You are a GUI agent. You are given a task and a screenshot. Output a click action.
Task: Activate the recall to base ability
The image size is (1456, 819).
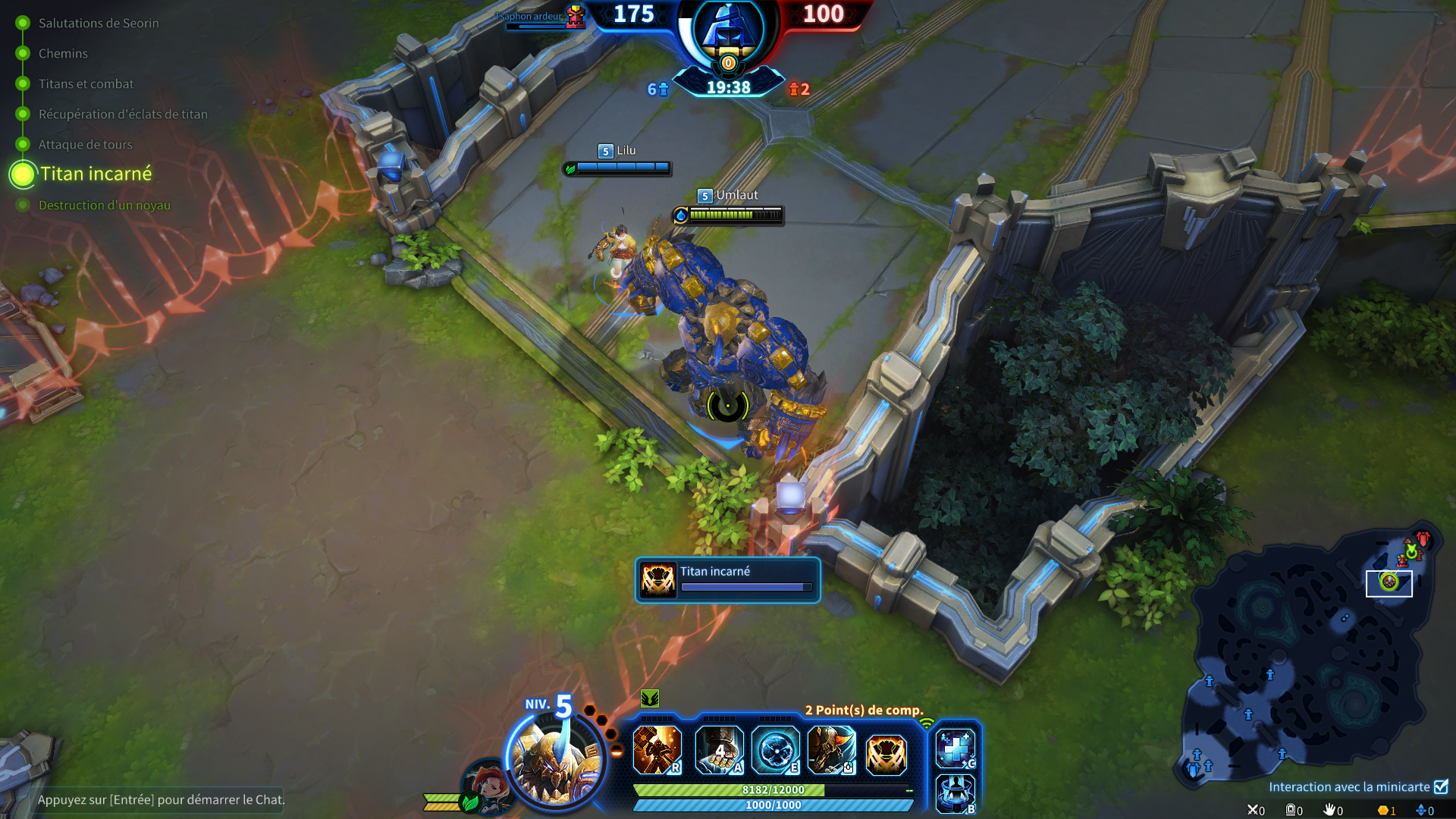(x=955, y=793)
